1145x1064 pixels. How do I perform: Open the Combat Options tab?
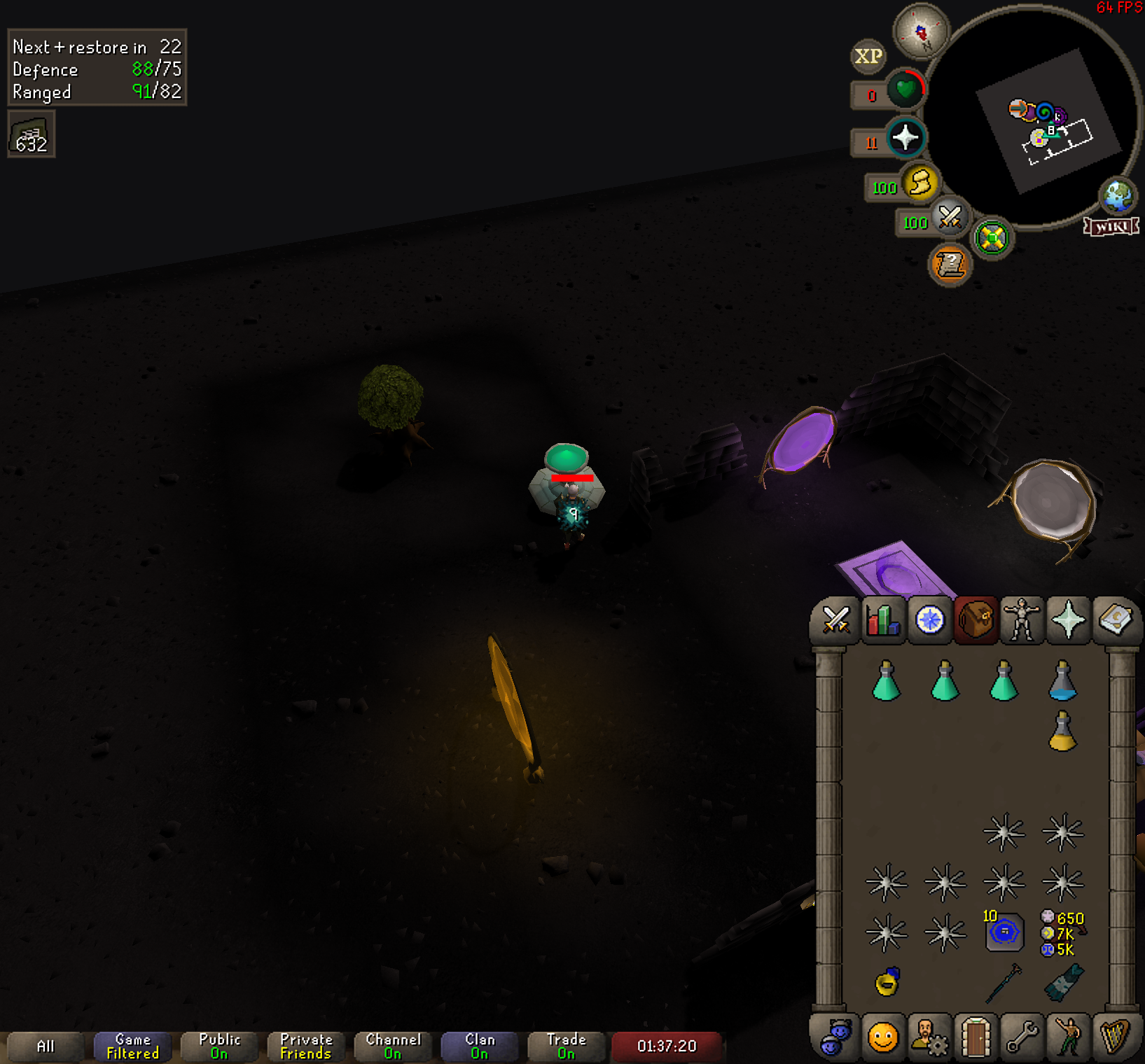pos(835,620)
